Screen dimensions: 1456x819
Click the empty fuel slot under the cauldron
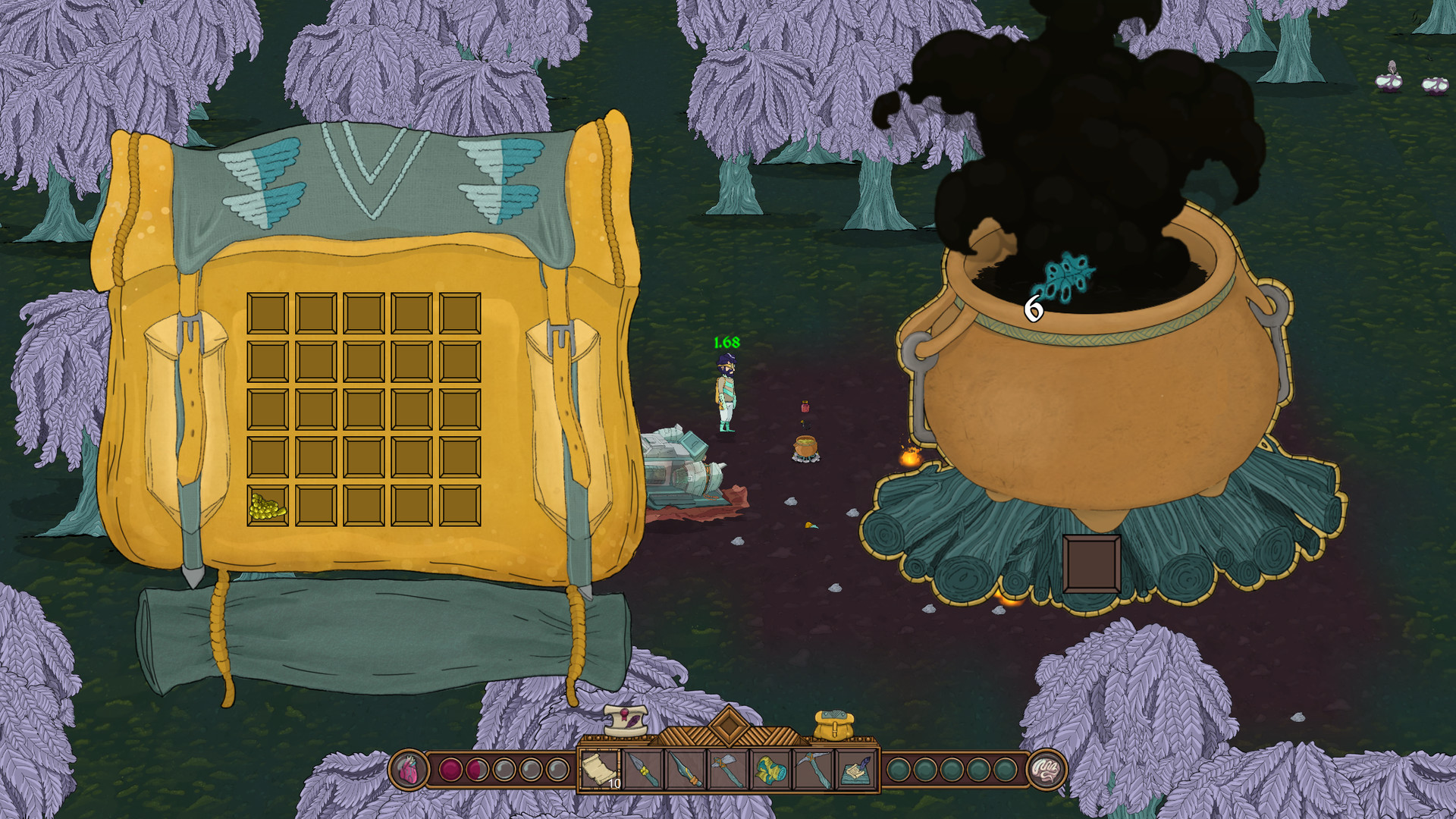coord(1091,563)
